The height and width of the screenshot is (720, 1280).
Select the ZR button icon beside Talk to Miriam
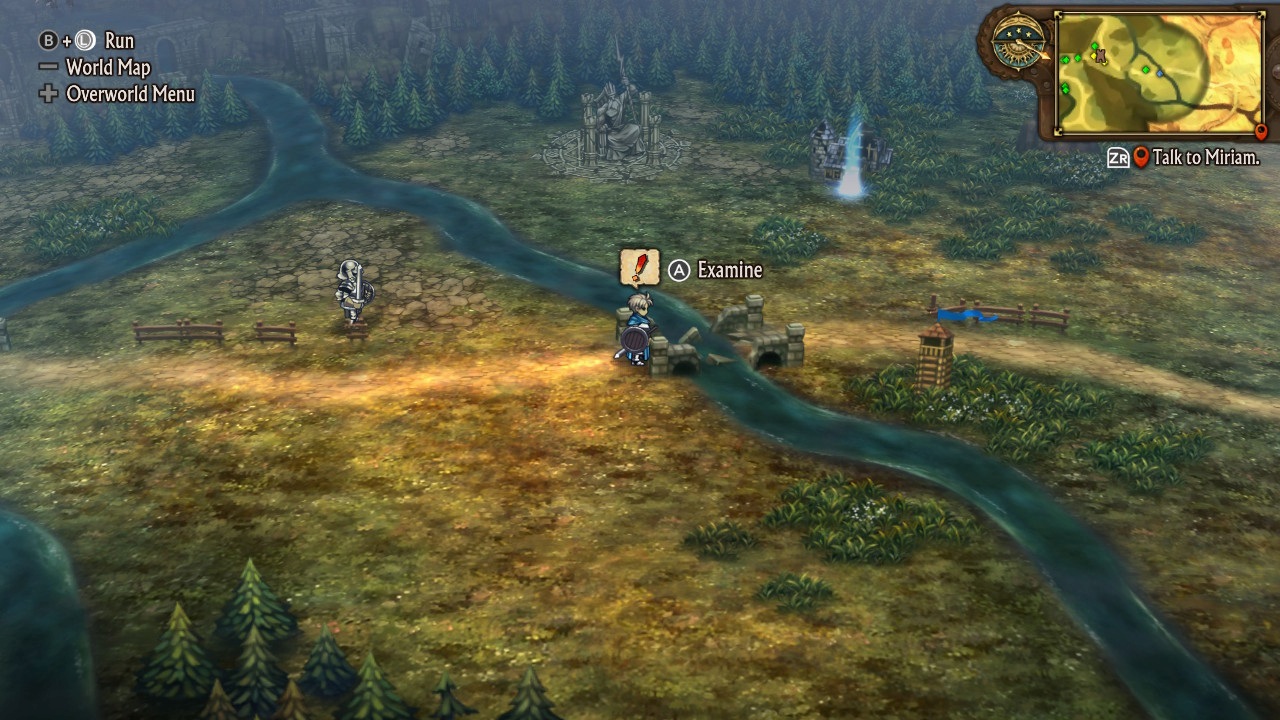coord(1120,155)
